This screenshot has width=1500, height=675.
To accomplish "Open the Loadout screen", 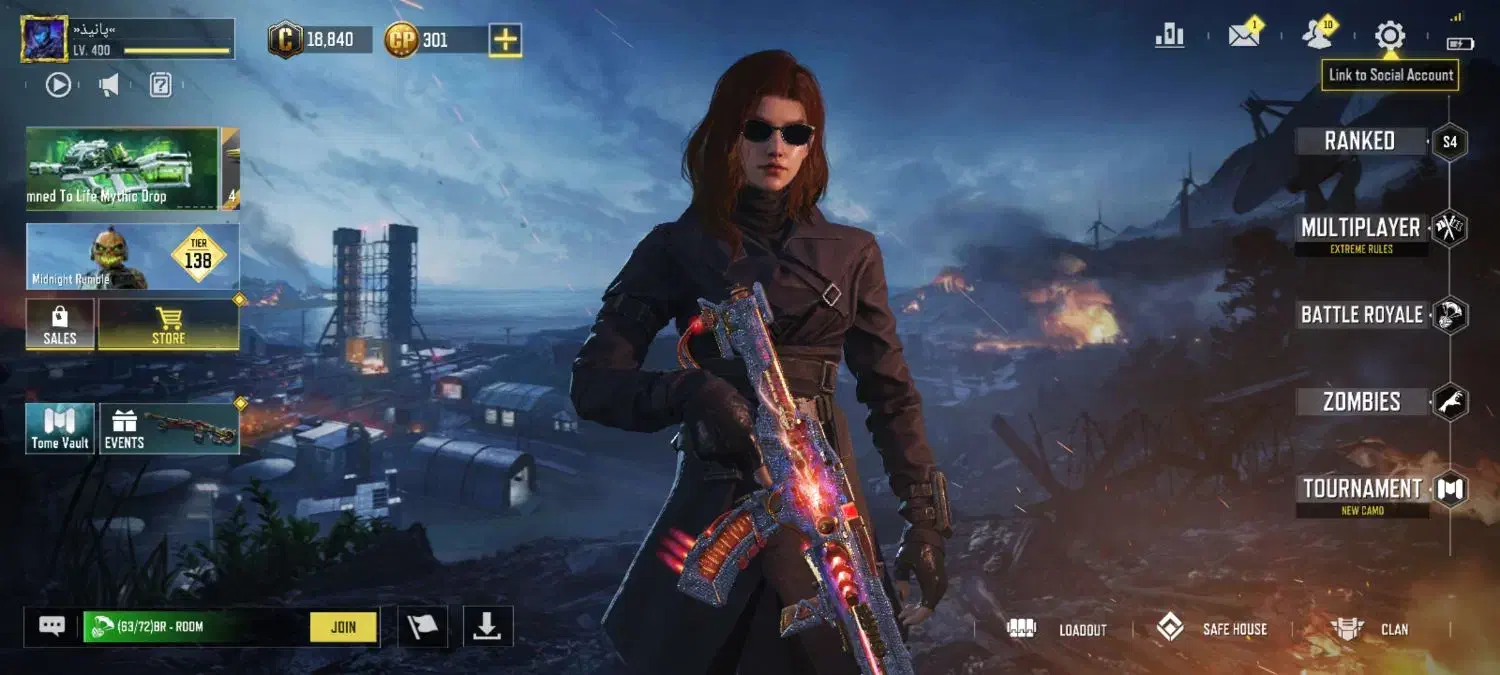I will [1060, 629].
